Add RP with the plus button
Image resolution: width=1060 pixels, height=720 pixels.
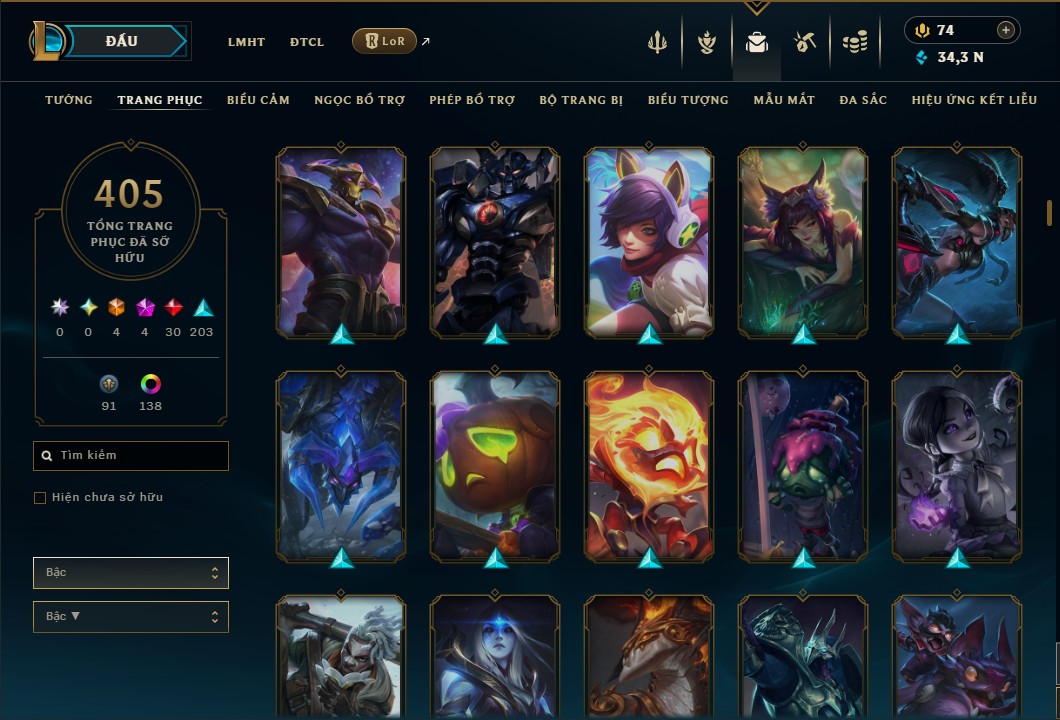[1006, 30]
